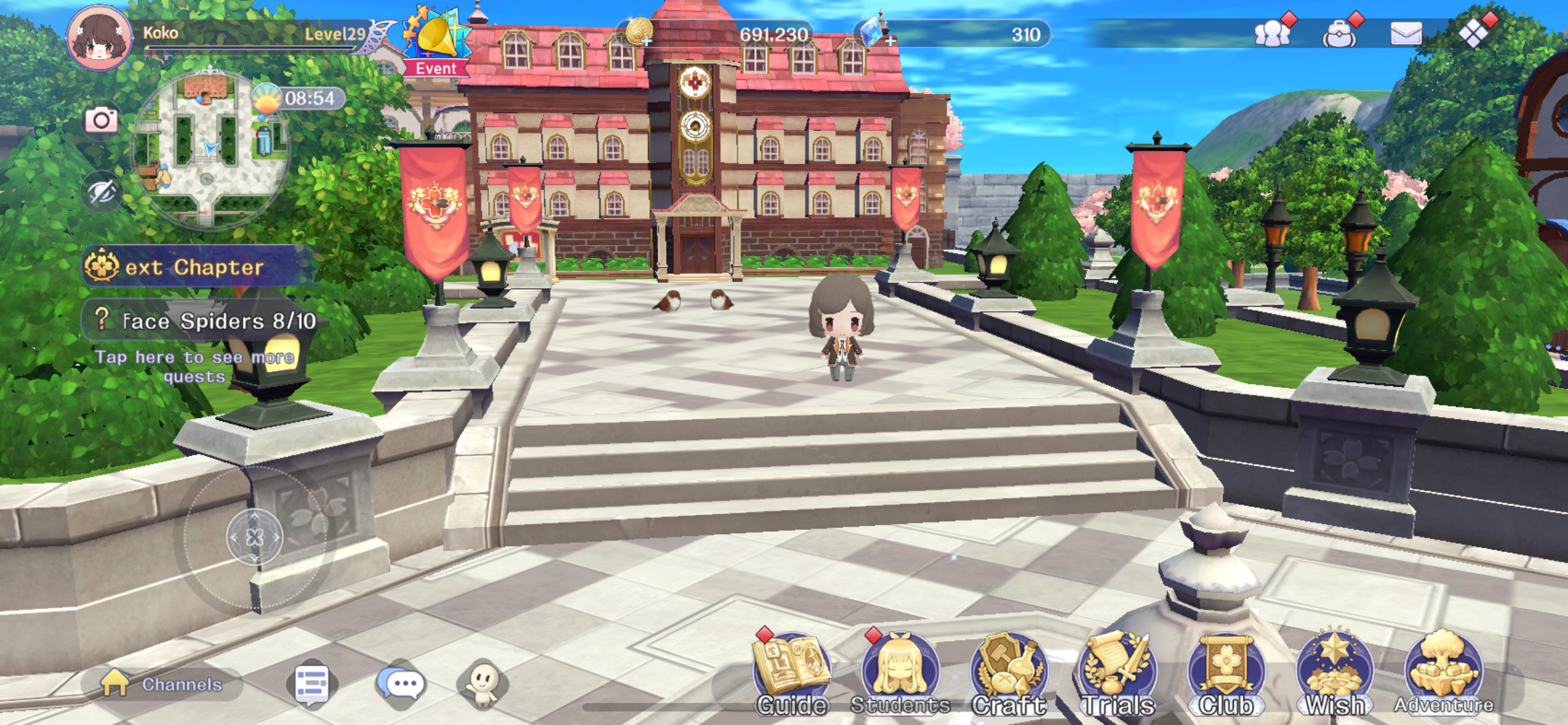Open the circular minimap
Viewport: 1568px width, 725px height.
tap(209, 149)
